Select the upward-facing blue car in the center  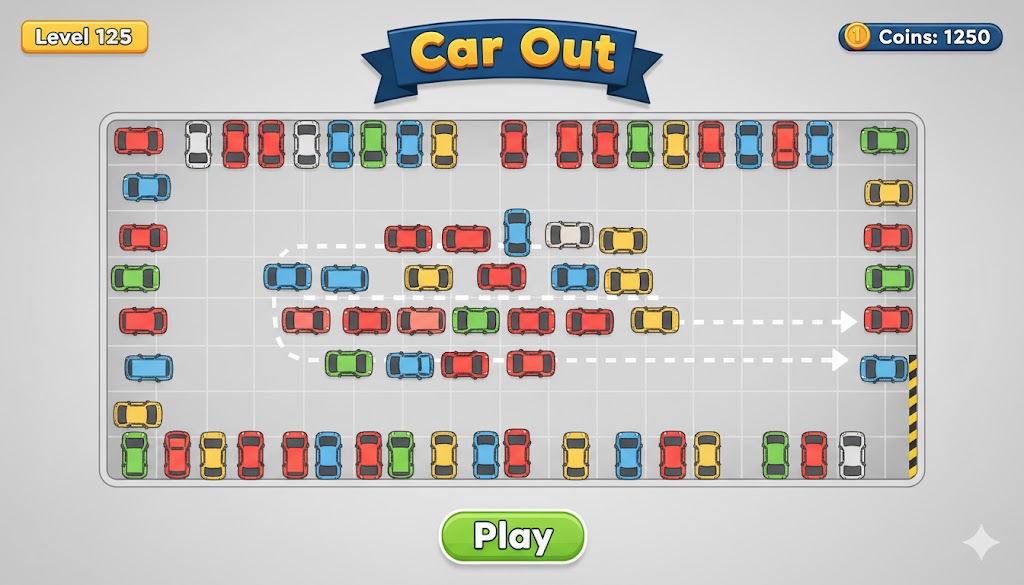click(516, 232)
